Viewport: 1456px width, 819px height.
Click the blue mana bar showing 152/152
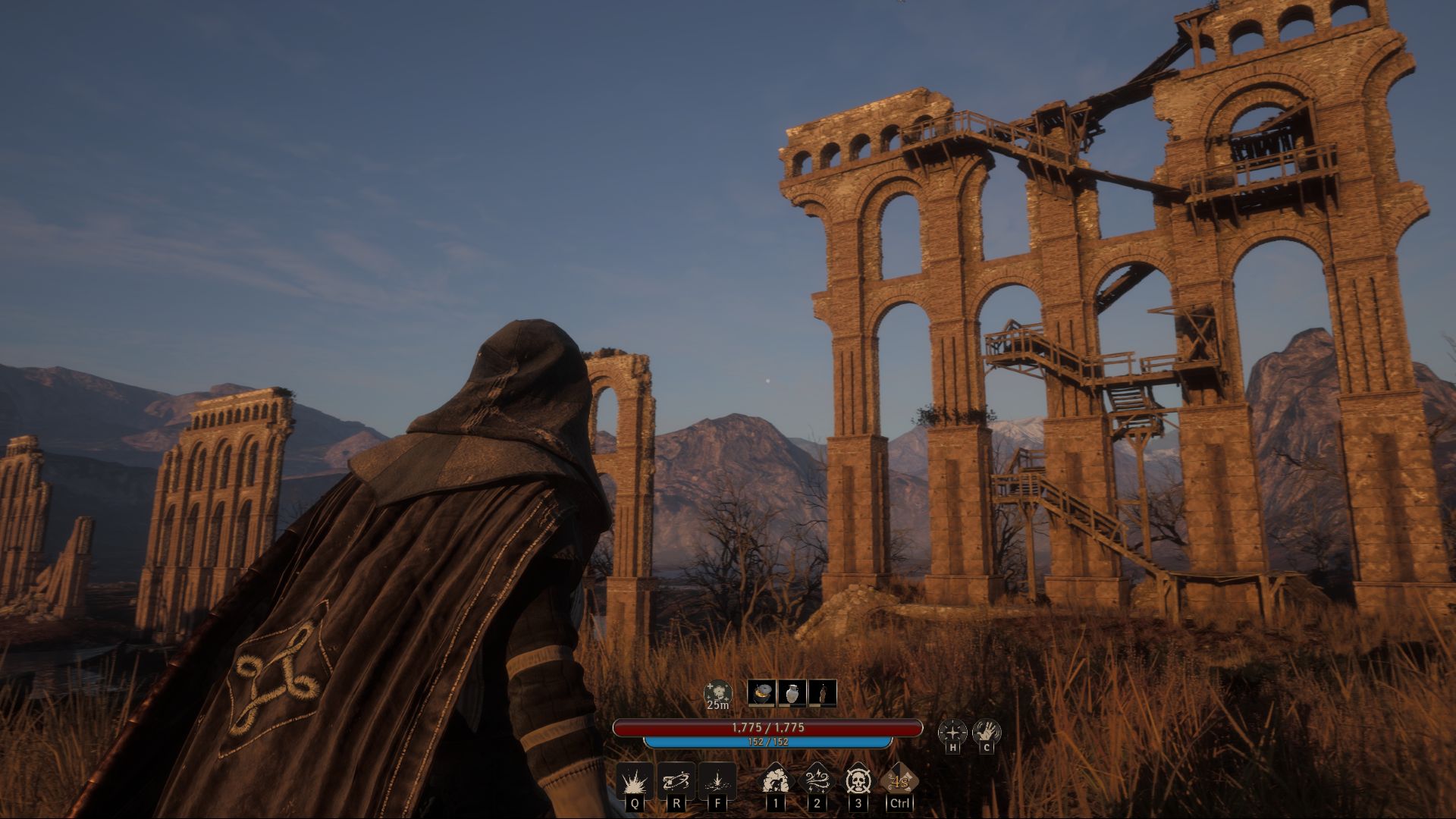pyautogui.click(x=769, y=742)
